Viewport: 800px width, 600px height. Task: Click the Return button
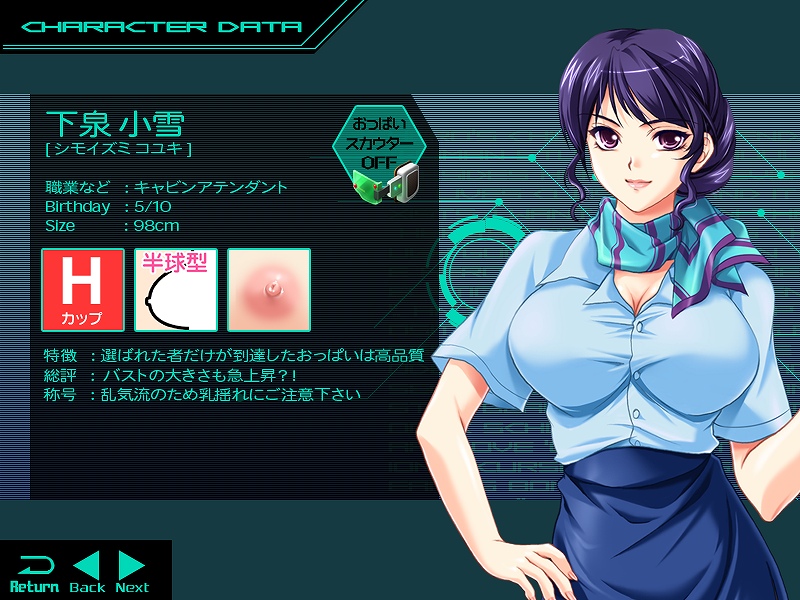34,572
